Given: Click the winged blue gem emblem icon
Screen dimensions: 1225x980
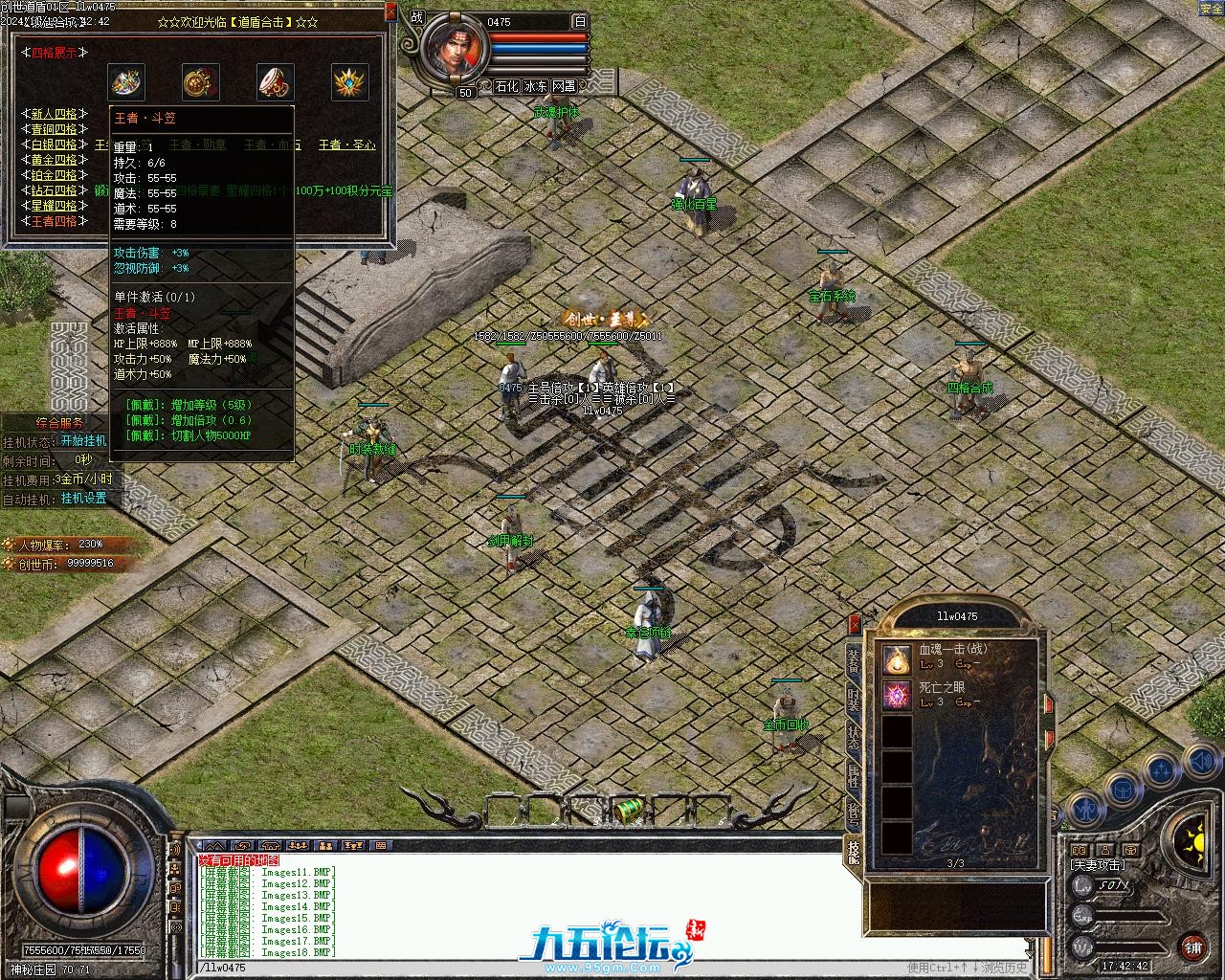Looking at the screenshot, I should coord(350,82).
